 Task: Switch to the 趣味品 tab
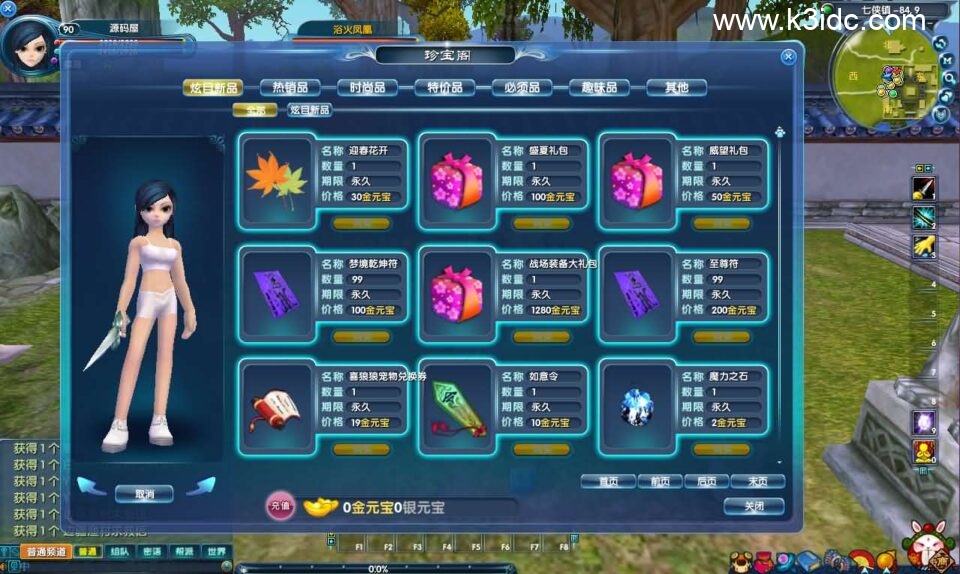point(599,88)
